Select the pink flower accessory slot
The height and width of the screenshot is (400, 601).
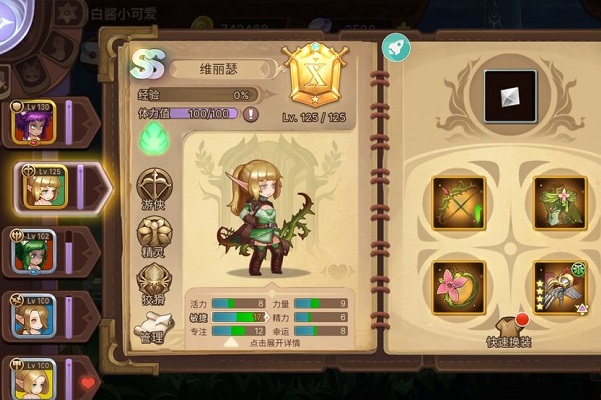(x=459, y=286)
